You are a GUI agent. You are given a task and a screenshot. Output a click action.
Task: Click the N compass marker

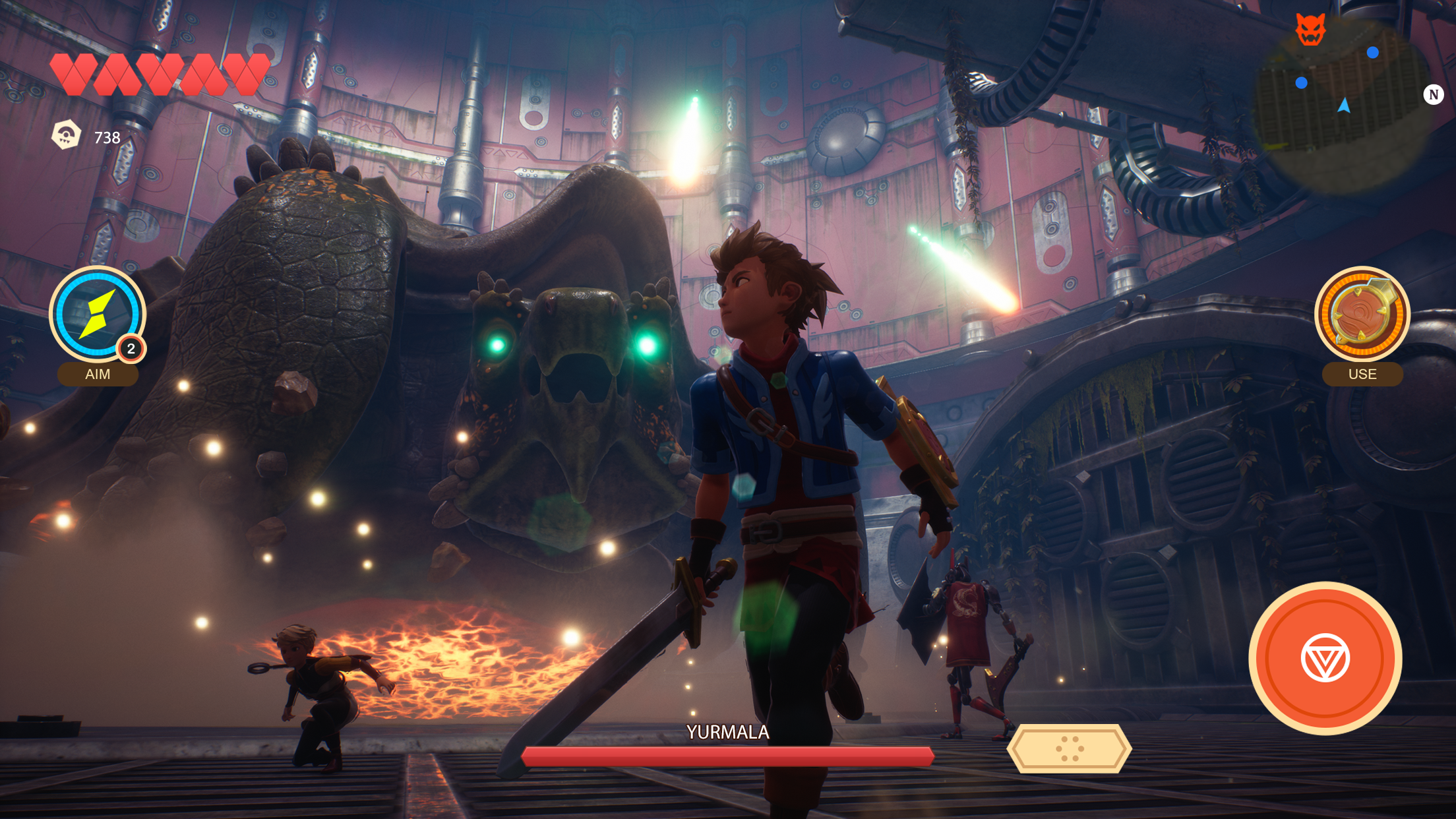(1433, 95)
